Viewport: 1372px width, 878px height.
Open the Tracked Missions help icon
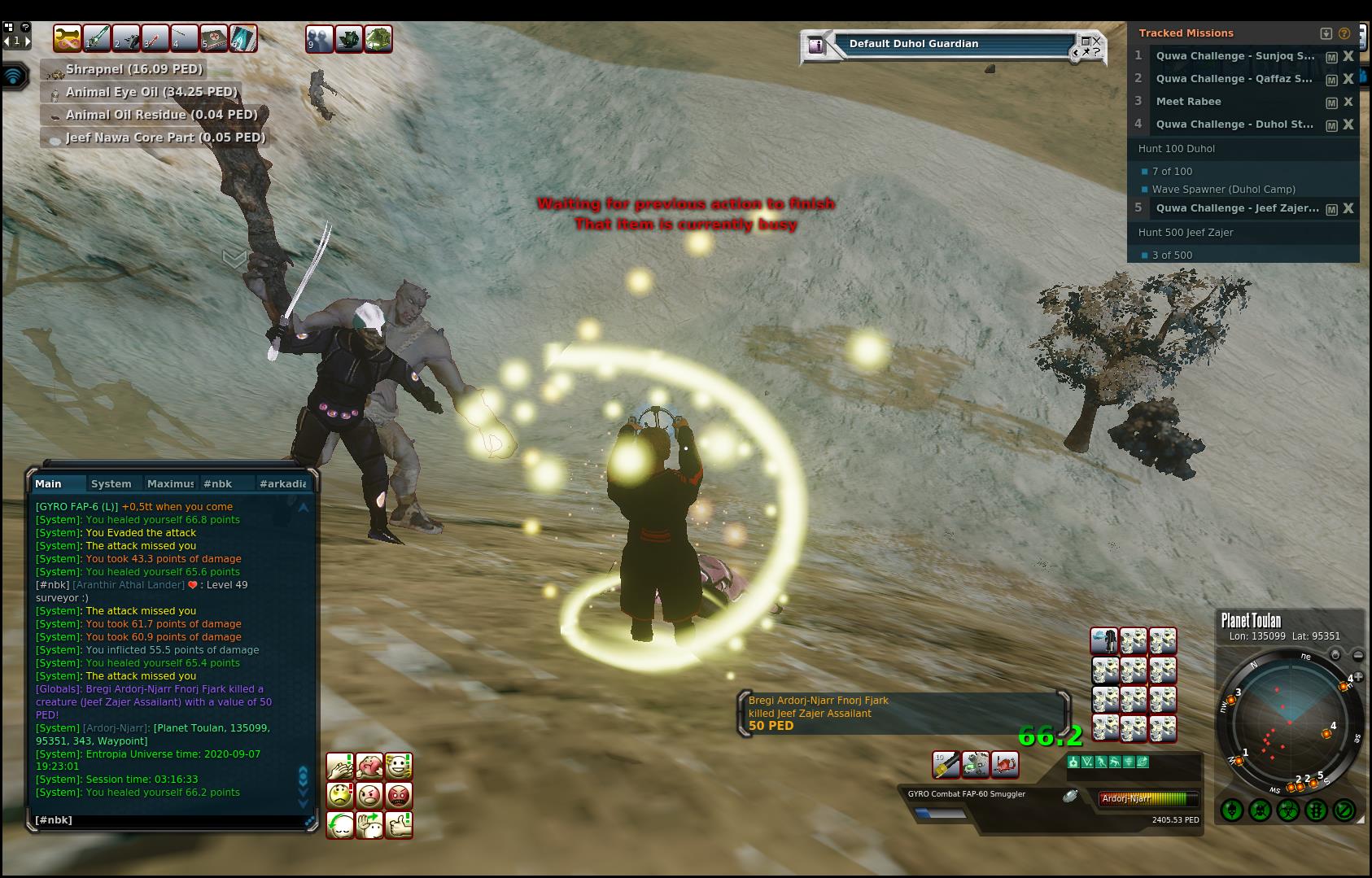(1344, 33)
